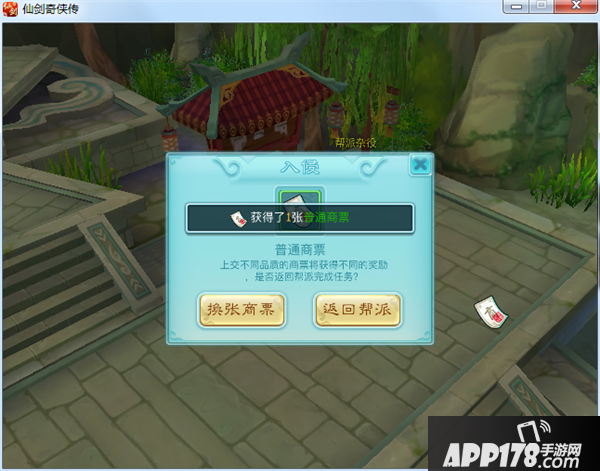
Task: Choose the 换张商票 button
Action: pos(241,310)
